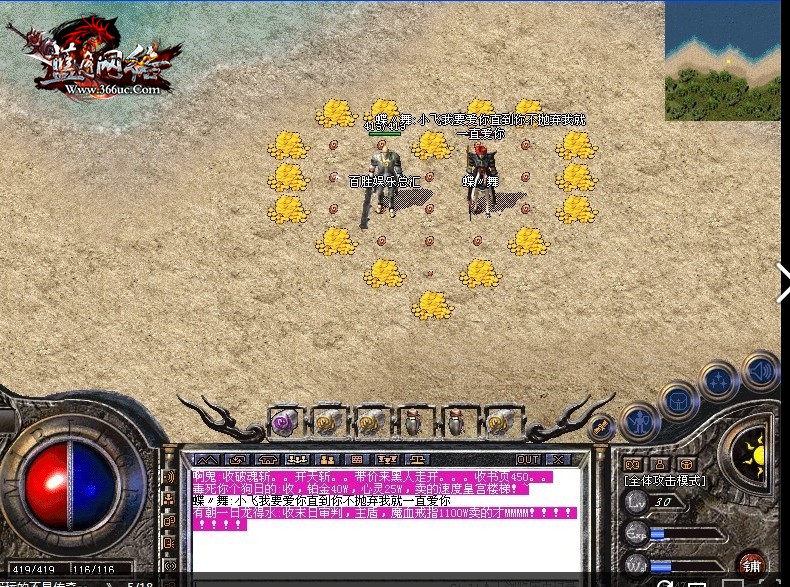Close the chat panel with X

click(x=557, y=459)
